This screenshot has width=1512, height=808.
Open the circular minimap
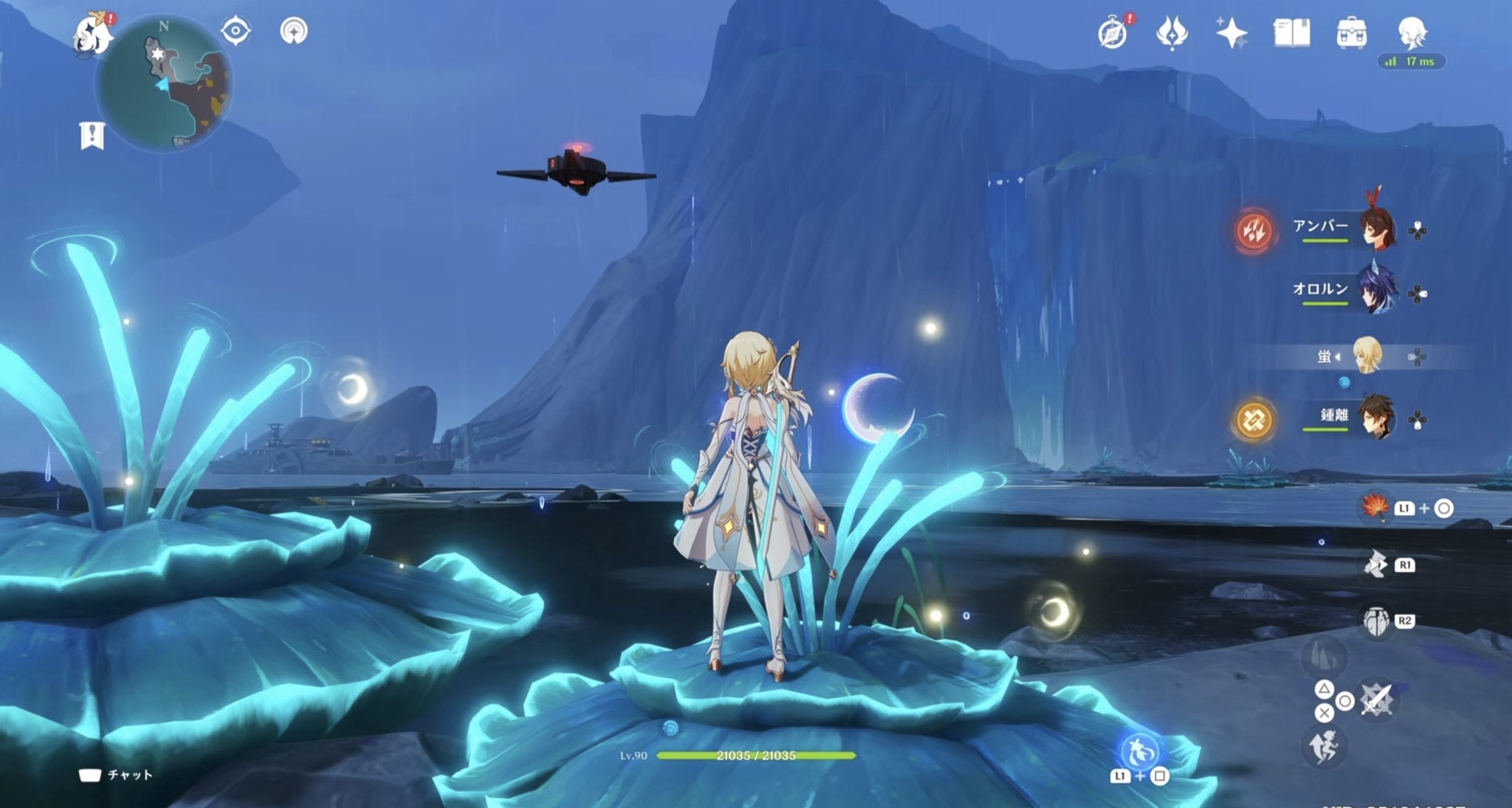tap(164, 84)
